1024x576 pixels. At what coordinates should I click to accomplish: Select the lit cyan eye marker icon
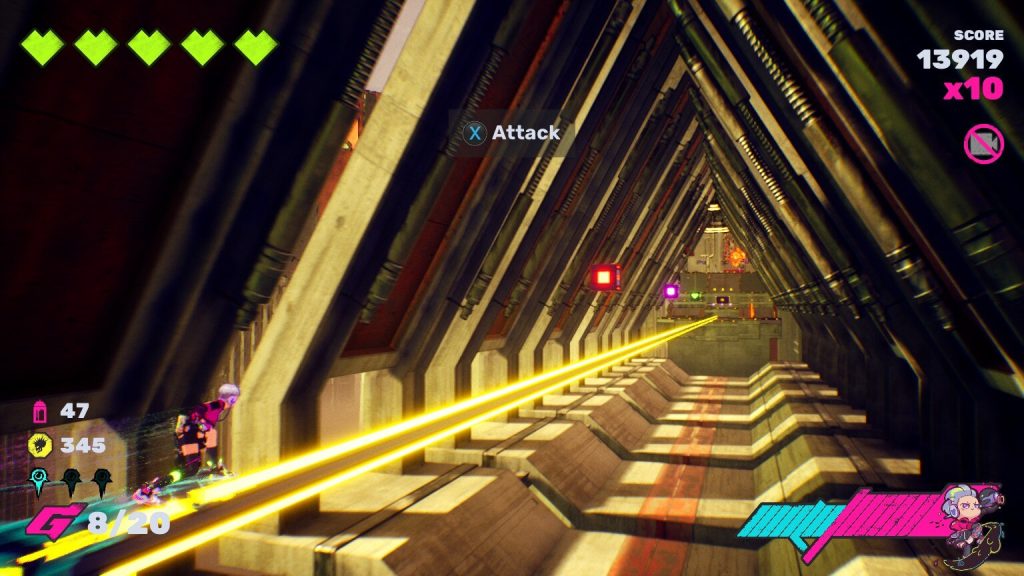click(x=40, y=481)
